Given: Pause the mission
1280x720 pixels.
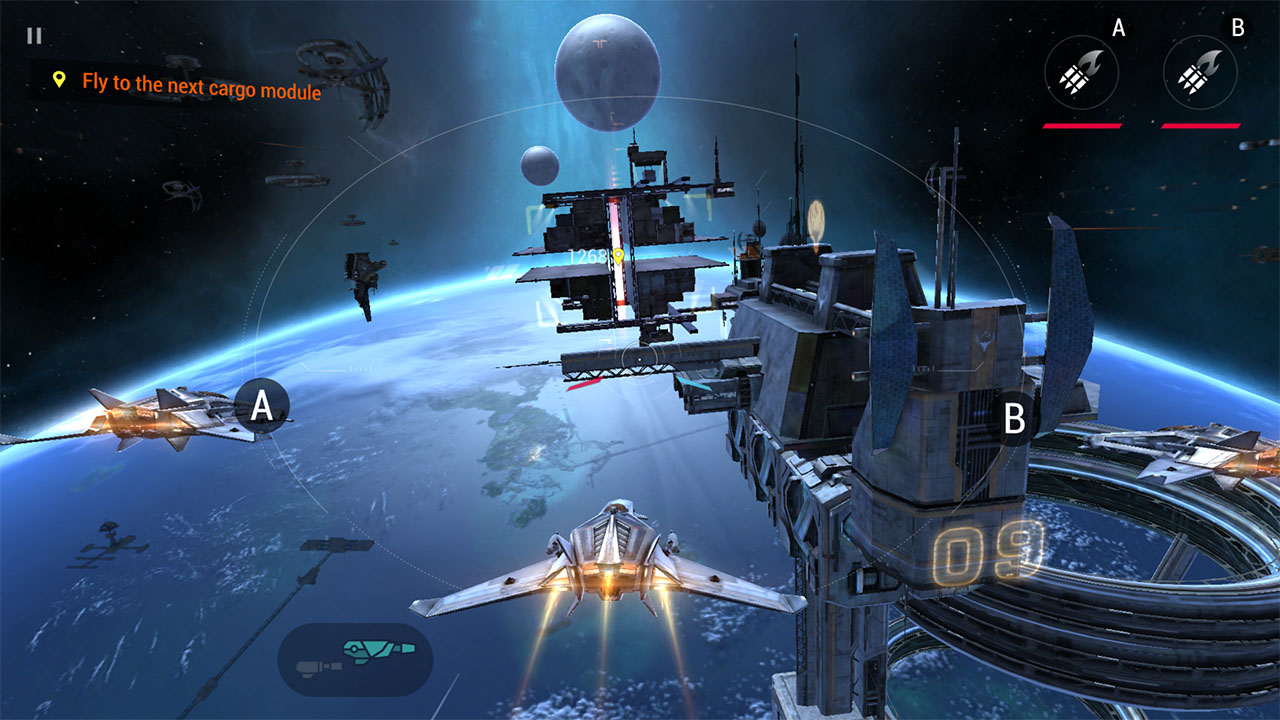Looking at the screenshot, I should point(35,36).
